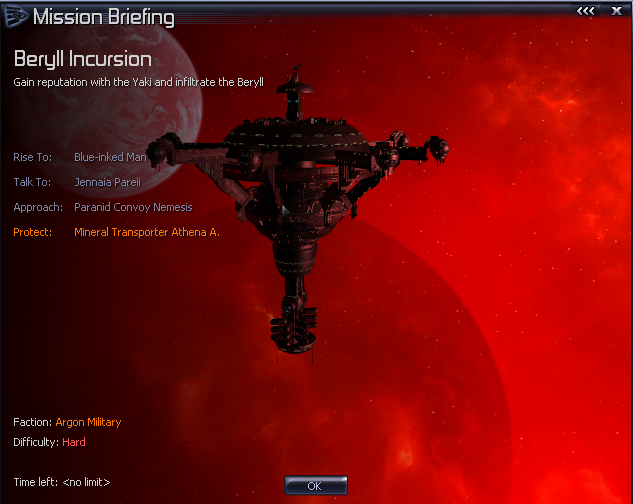
Task: Confirm the mission briefing with OK
Action: [x=315, y=485]
